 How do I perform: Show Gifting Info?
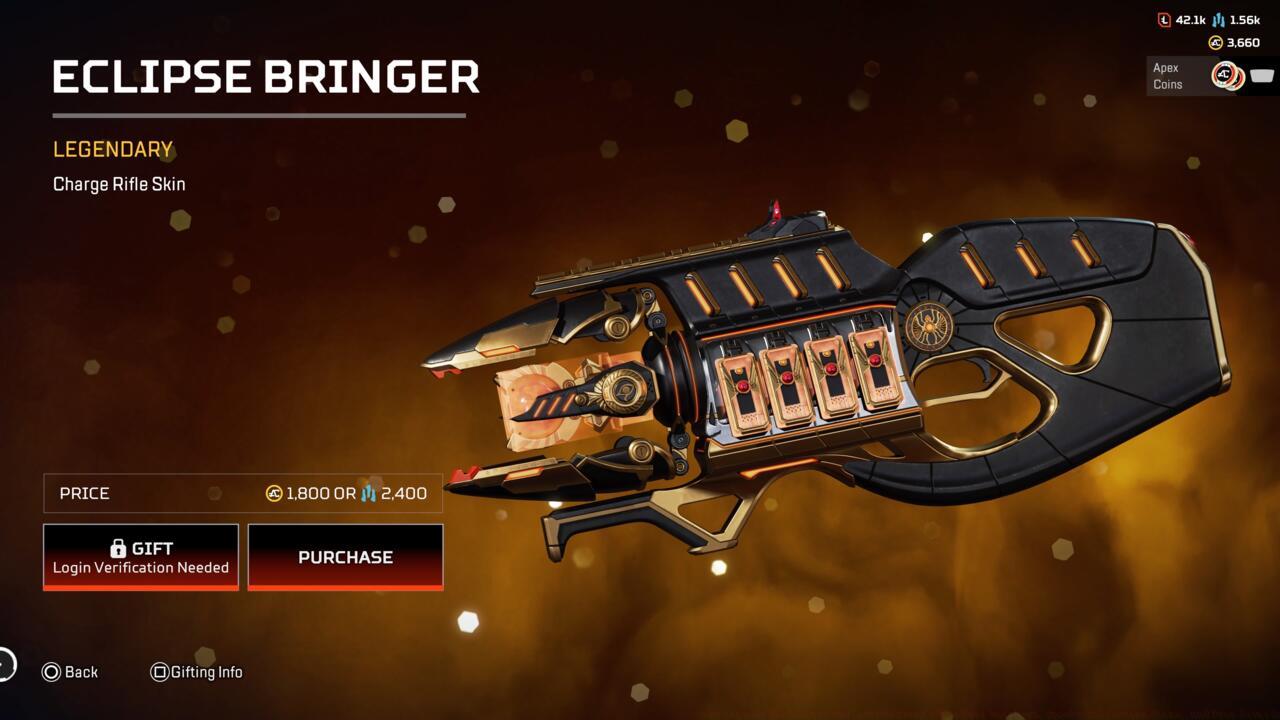pos(196,672)
